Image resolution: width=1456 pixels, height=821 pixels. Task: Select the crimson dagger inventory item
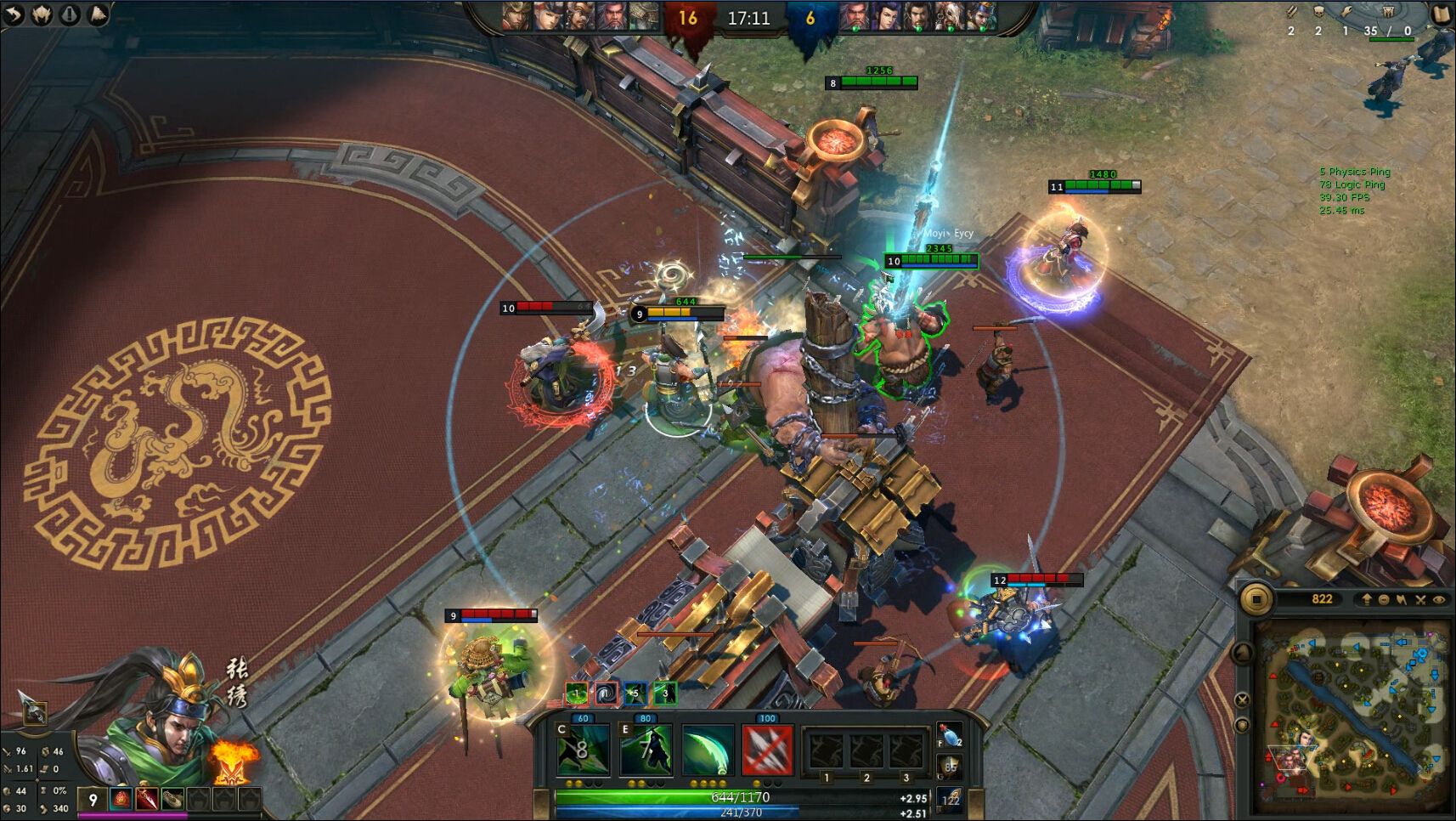[146, 799]
